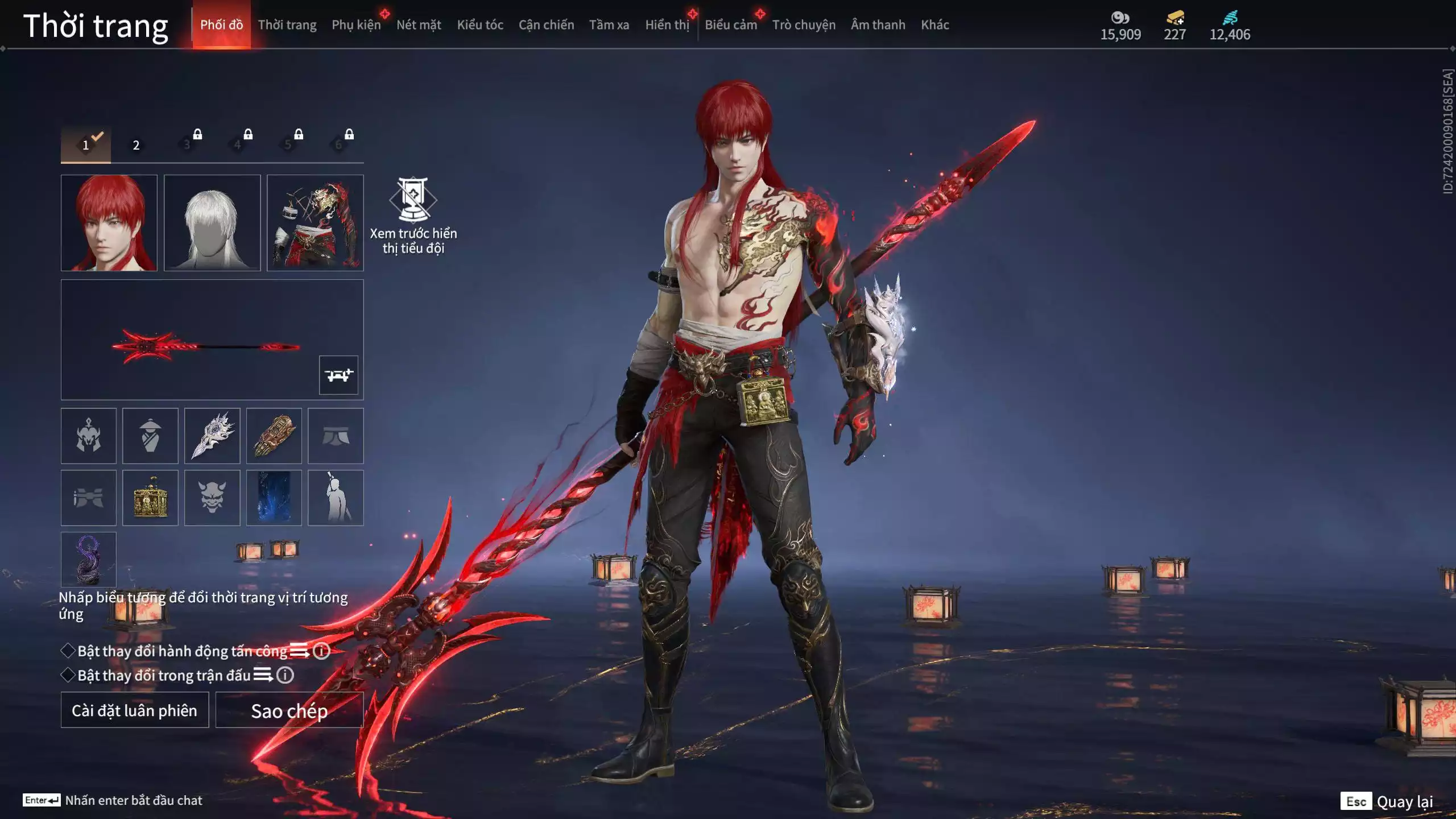Show the Biểu cảm tab
Screen dimensions: 1456x819
point(731,24)
